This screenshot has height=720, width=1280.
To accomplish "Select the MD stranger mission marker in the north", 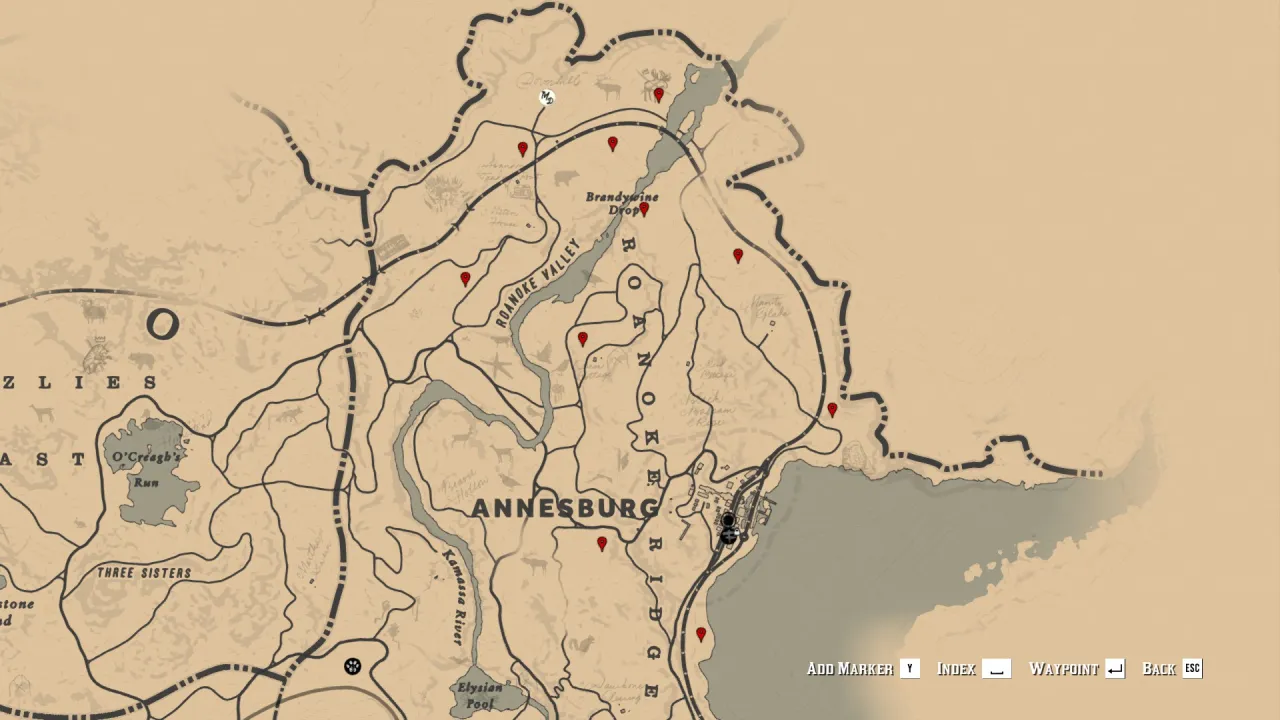I will coord(545,96).
